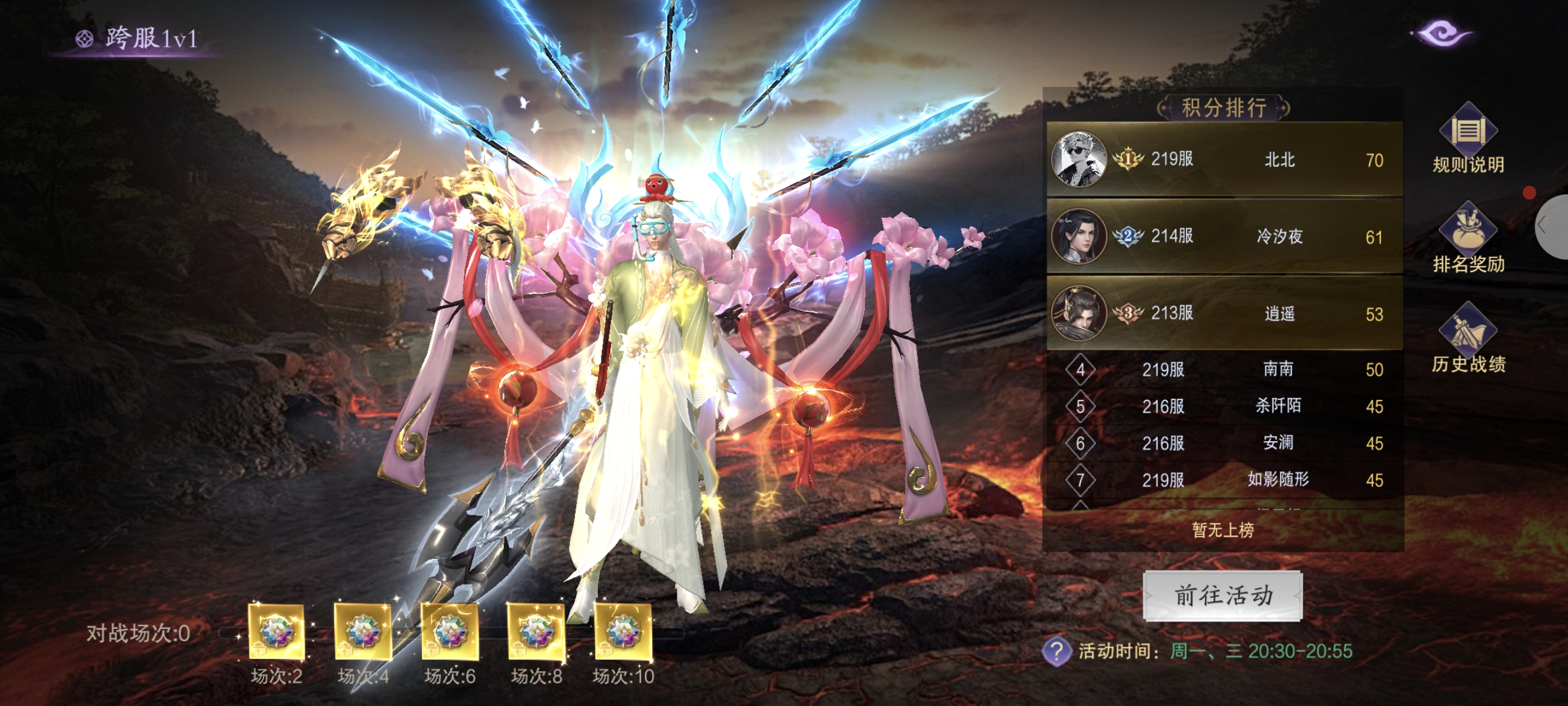Open the reward chest for 场次:4
The height and width of the screenshot is (706, 1568).
click(x=363, y=632)
